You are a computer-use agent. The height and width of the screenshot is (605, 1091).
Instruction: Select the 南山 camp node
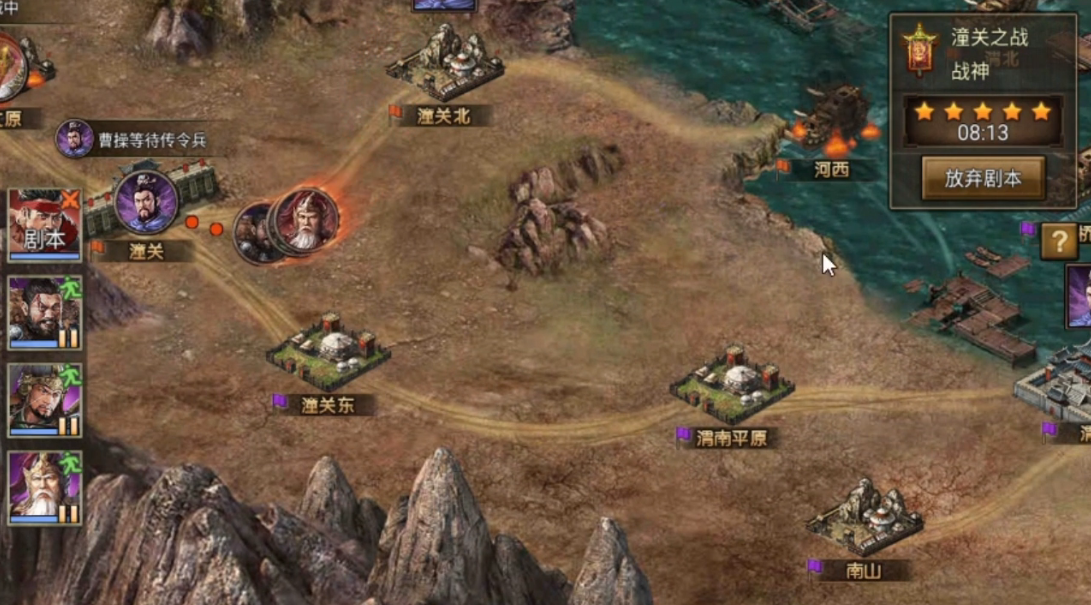[x=864, y=520]
